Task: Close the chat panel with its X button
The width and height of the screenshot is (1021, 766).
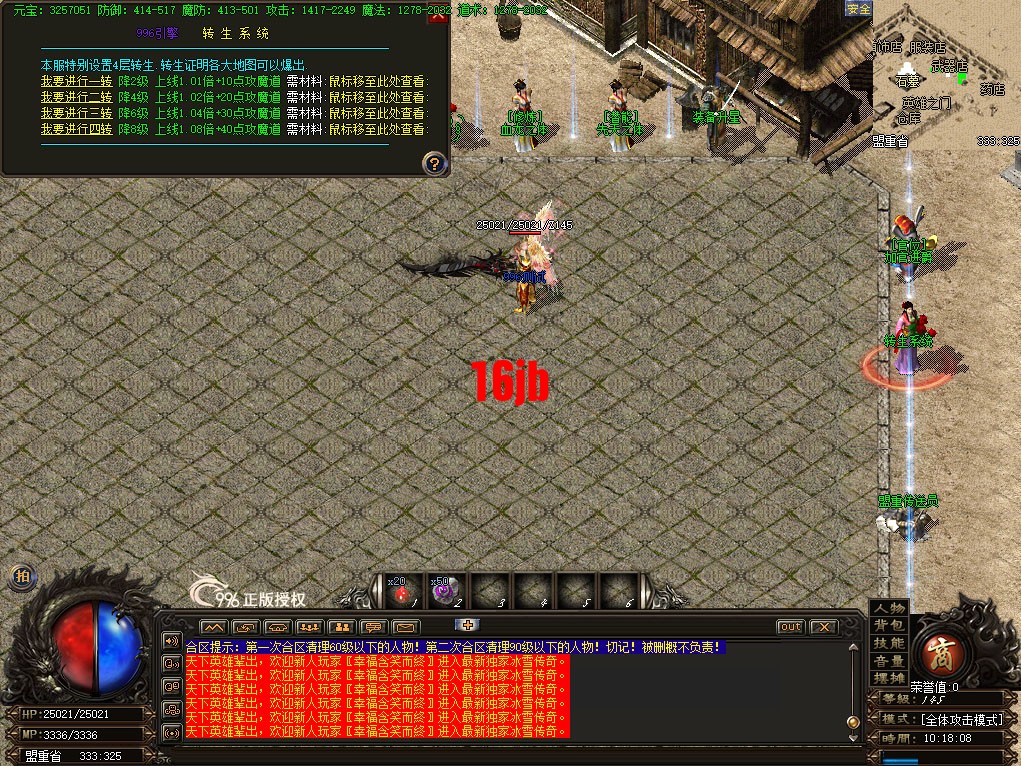Action: 823,627
